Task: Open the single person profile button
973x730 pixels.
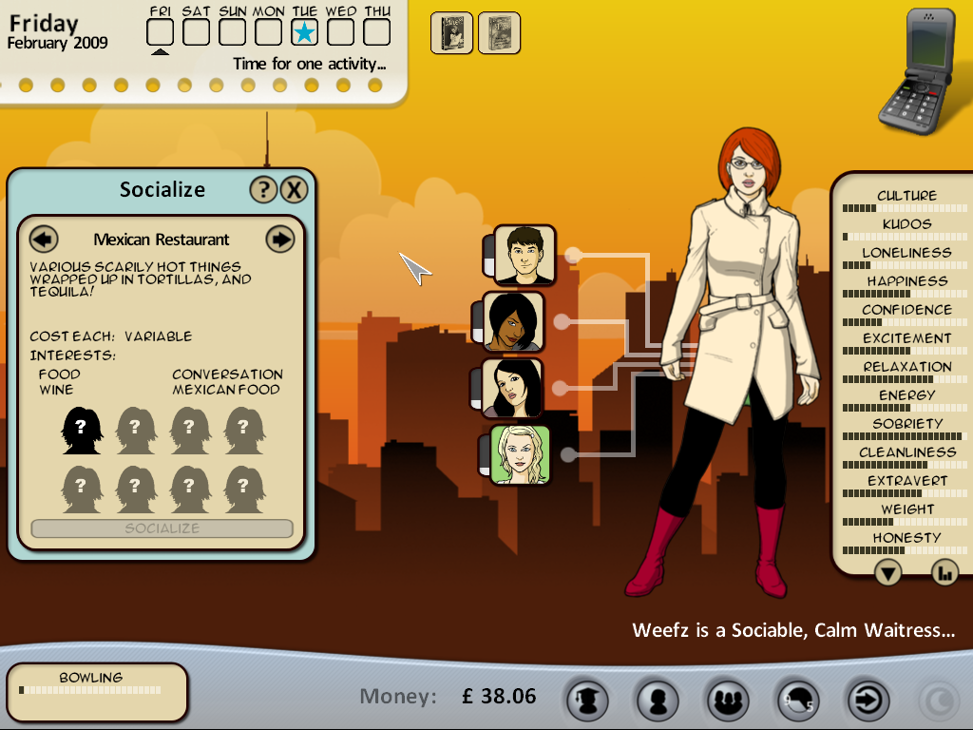Action: point(657,700)
